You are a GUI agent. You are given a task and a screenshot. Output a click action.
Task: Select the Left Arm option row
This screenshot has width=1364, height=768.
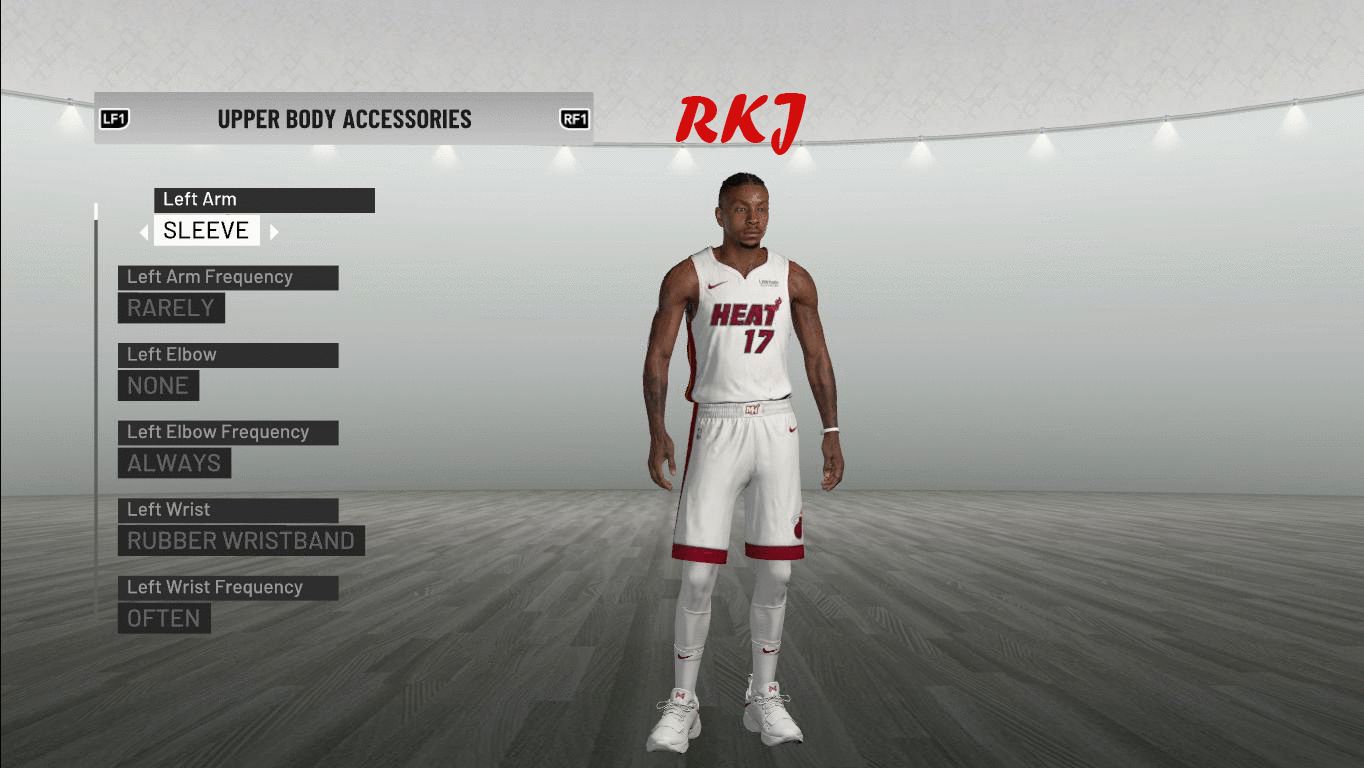(x=264, y=200)
